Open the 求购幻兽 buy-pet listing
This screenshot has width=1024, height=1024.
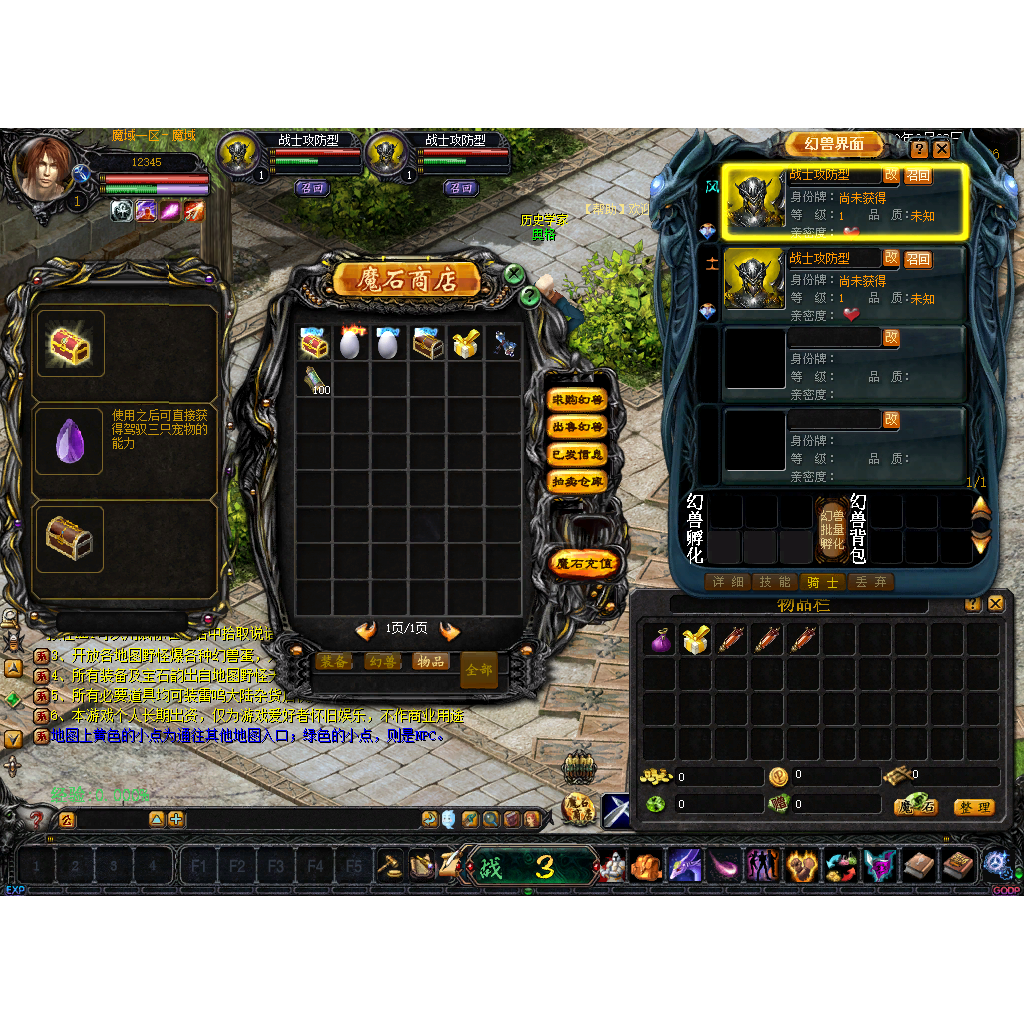pyautogui.click(x=578, y=400)
